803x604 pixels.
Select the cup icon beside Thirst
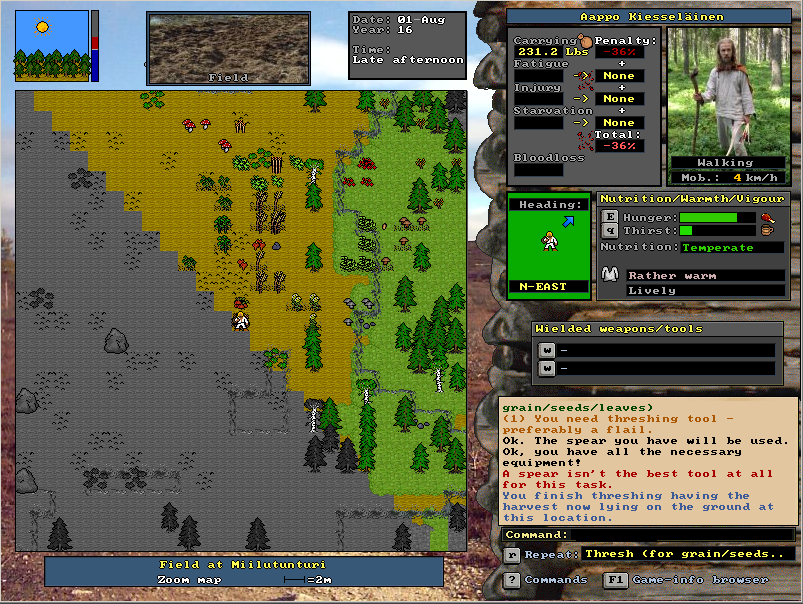coord(767,232)
